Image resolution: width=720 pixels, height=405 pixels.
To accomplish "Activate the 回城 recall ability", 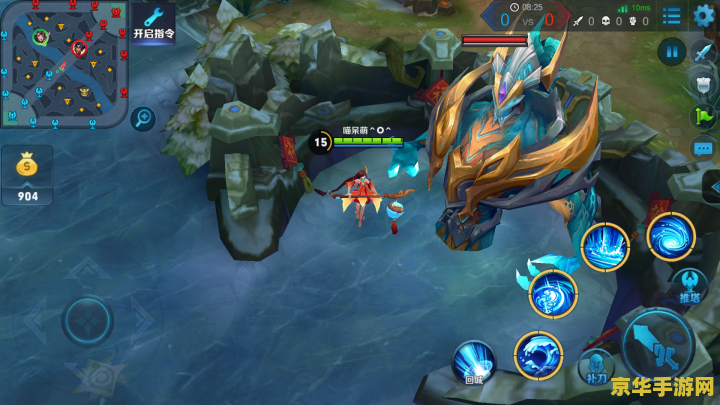I will pyautogui.click(x=474, y=361).
